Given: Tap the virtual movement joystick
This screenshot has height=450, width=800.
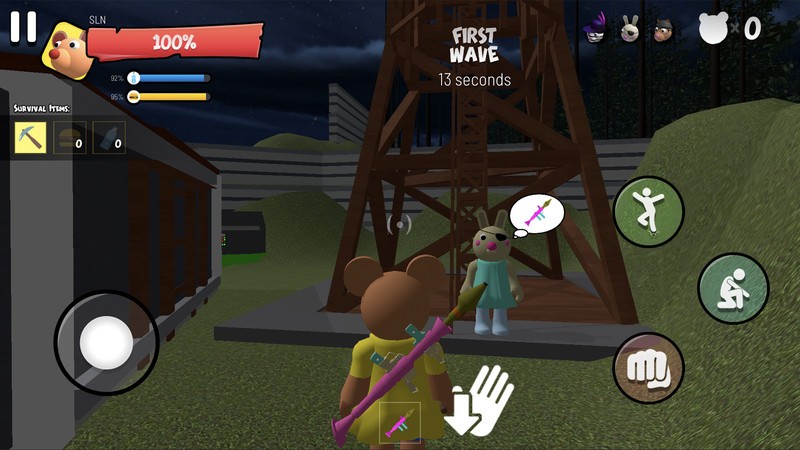Looking at the screenshot, I should (106, 343).
